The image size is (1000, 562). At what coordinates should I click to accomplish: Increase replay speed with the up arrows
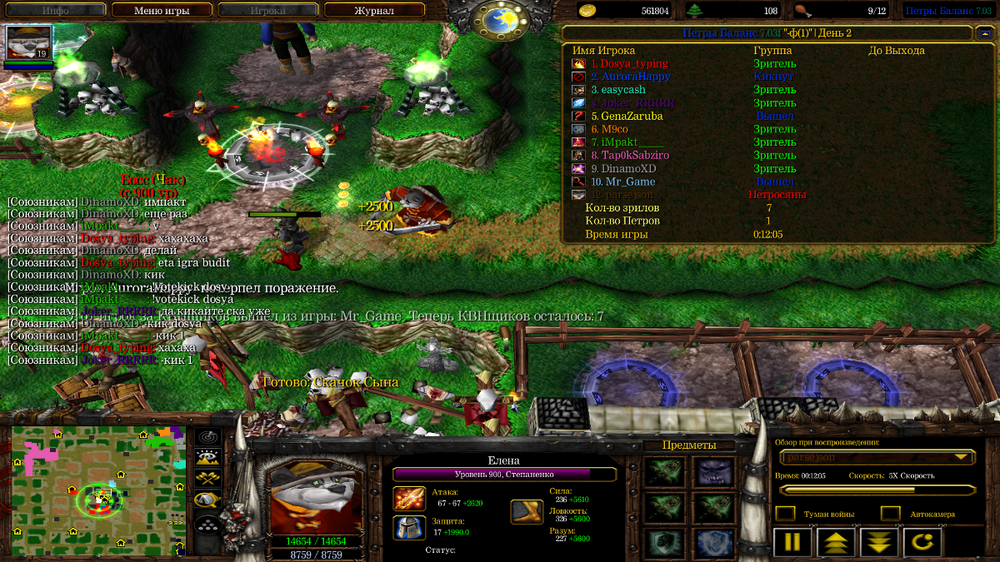coord(835,543)
